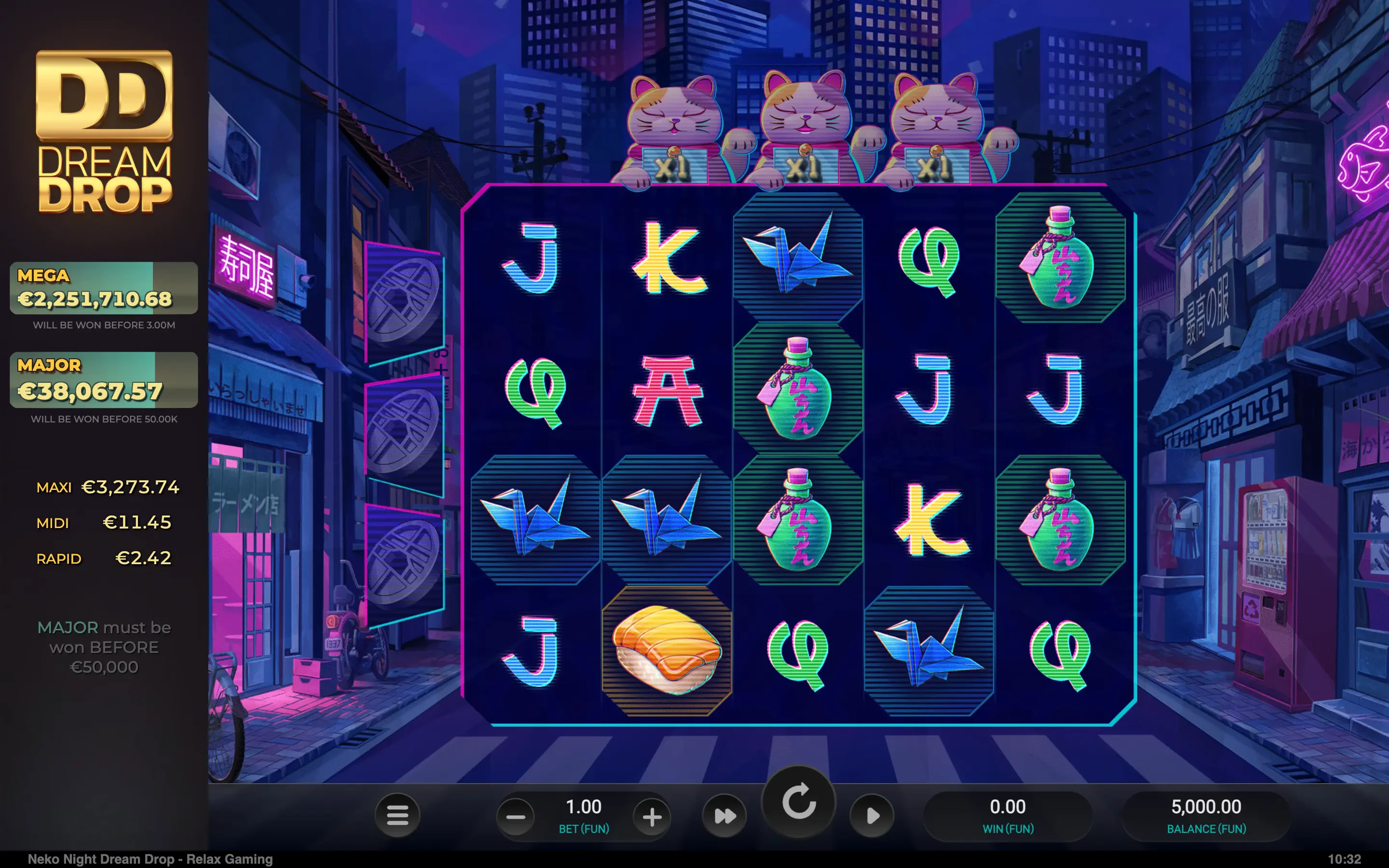Screen dimensions: 1389x868
Task: Click the Dream Drop logo
Action: tap(105, 132)
